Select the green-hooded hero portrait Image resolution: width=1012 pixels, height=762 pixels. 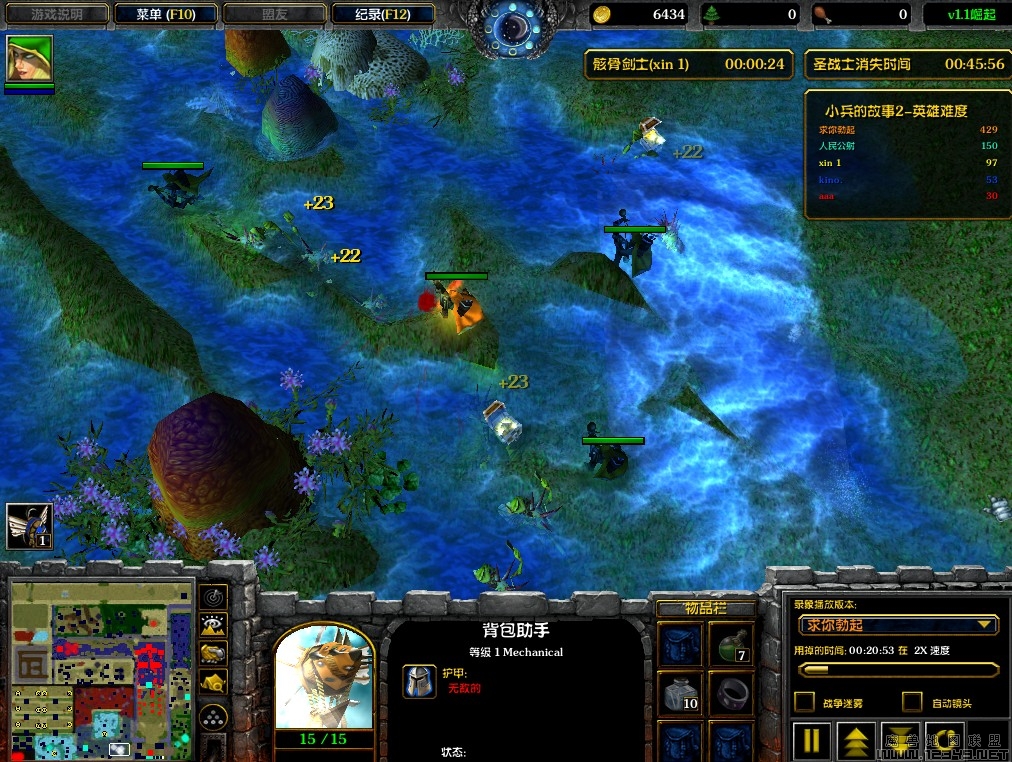[29, 59]
